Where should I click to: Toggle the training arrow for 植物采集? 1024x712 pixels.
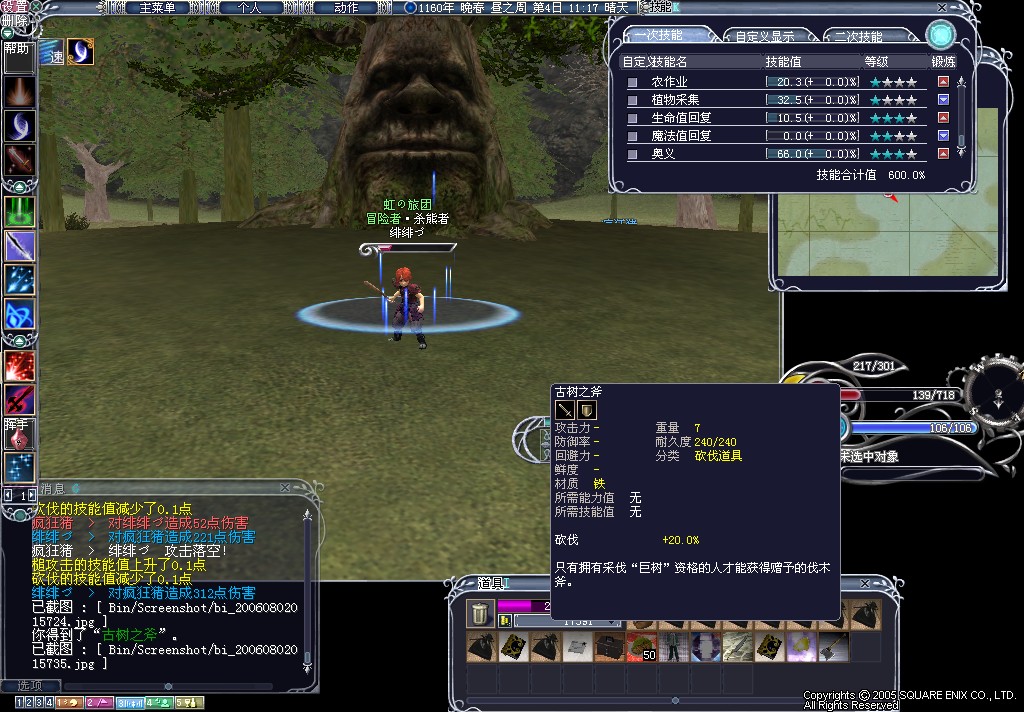coord(944,100)
